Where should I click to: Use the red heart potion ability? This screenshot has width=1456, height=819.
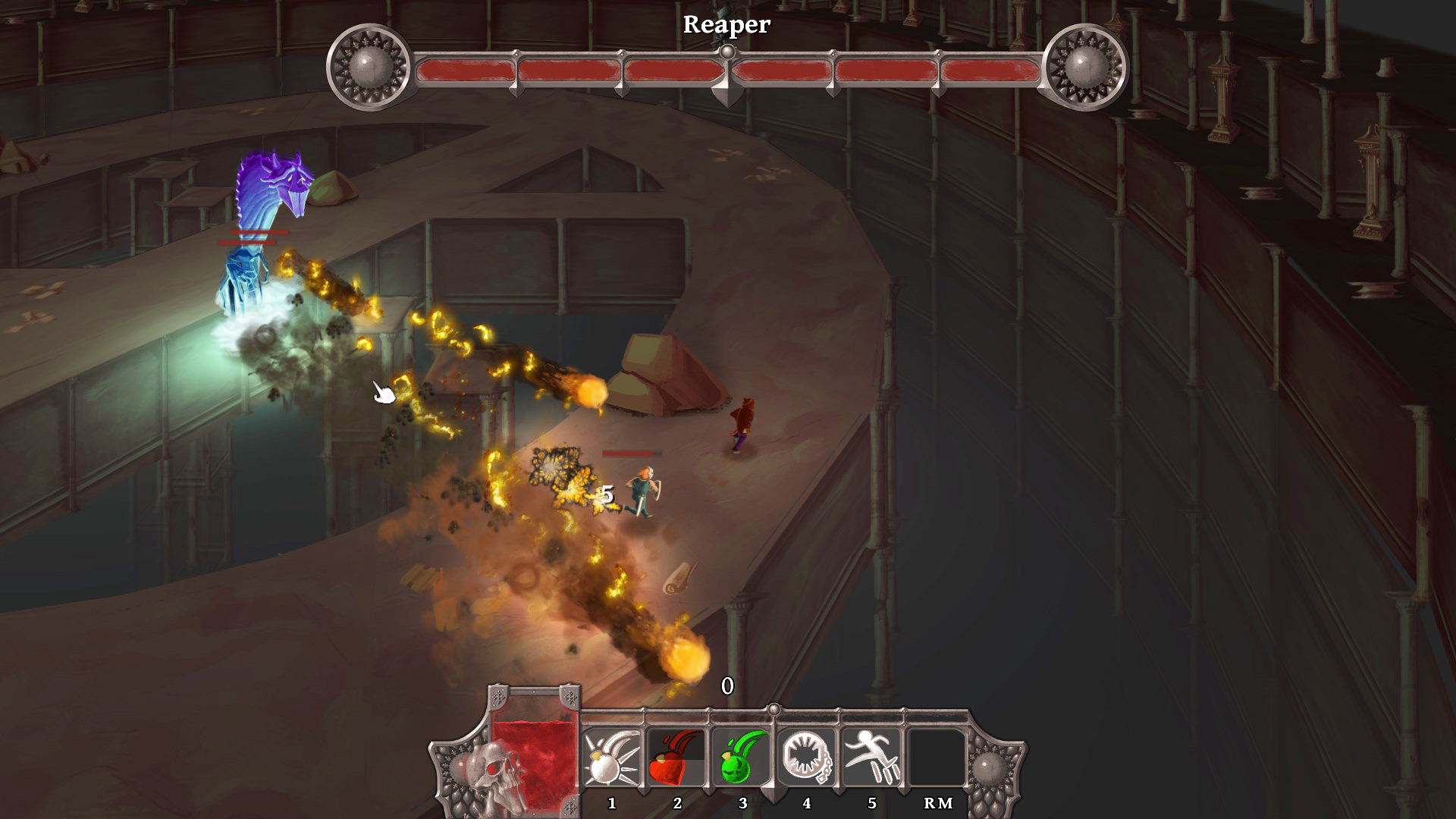[x=676, y=759]
